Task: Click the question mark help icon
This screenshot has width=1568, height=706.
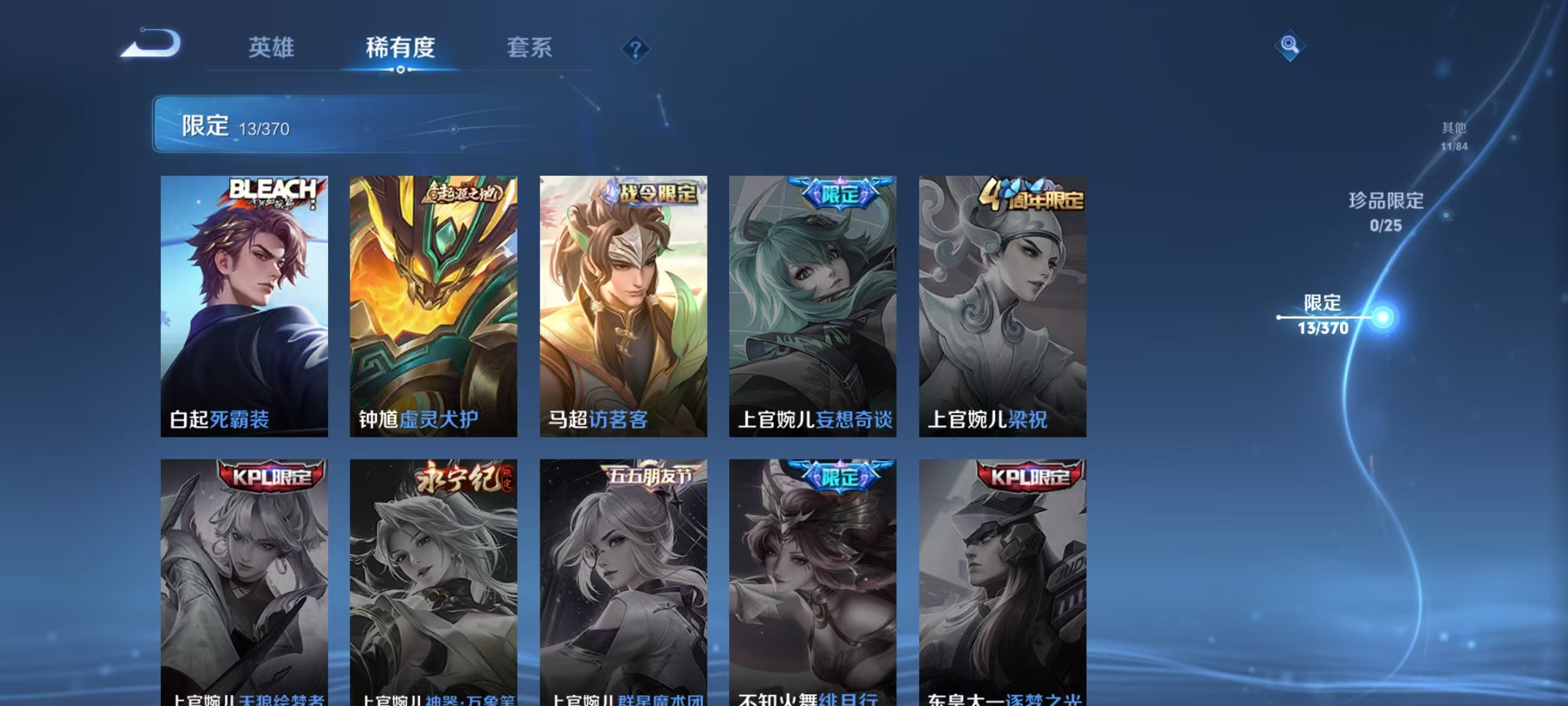Action: click(x=637, y=49)
